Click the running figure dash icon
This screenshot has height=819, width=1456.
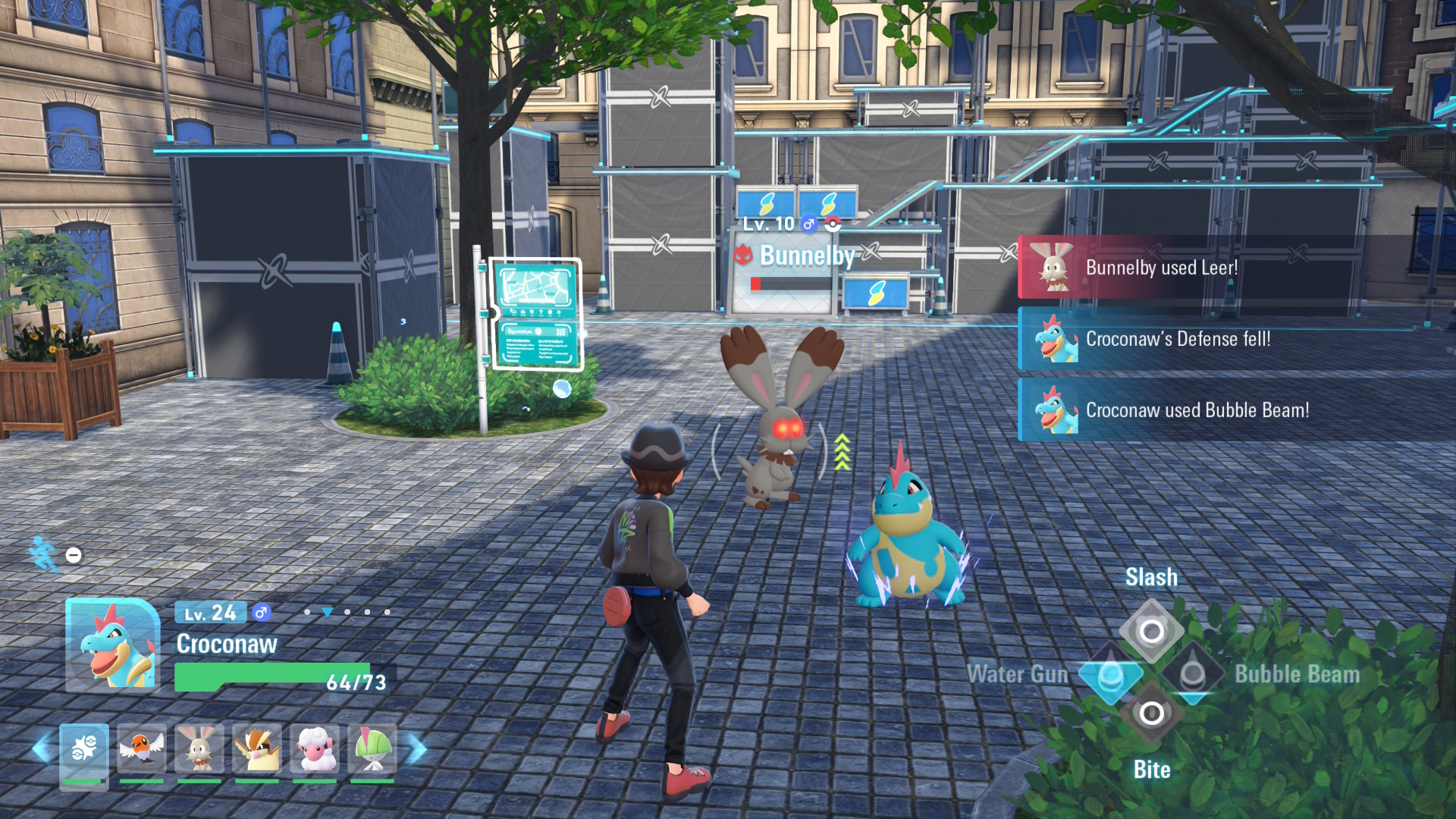click(44, 554)
